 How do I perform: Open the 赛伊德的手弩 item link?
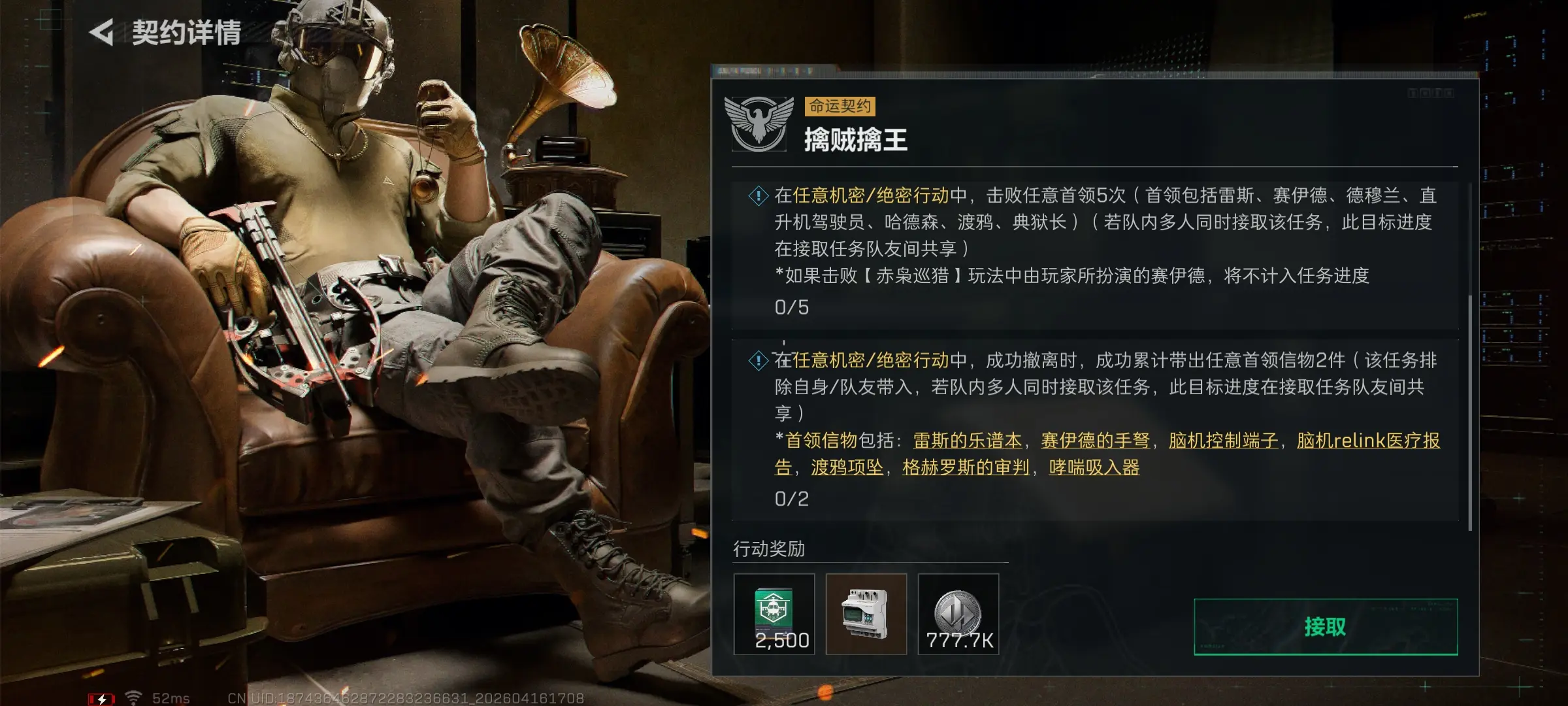[x=1095, y=441]
